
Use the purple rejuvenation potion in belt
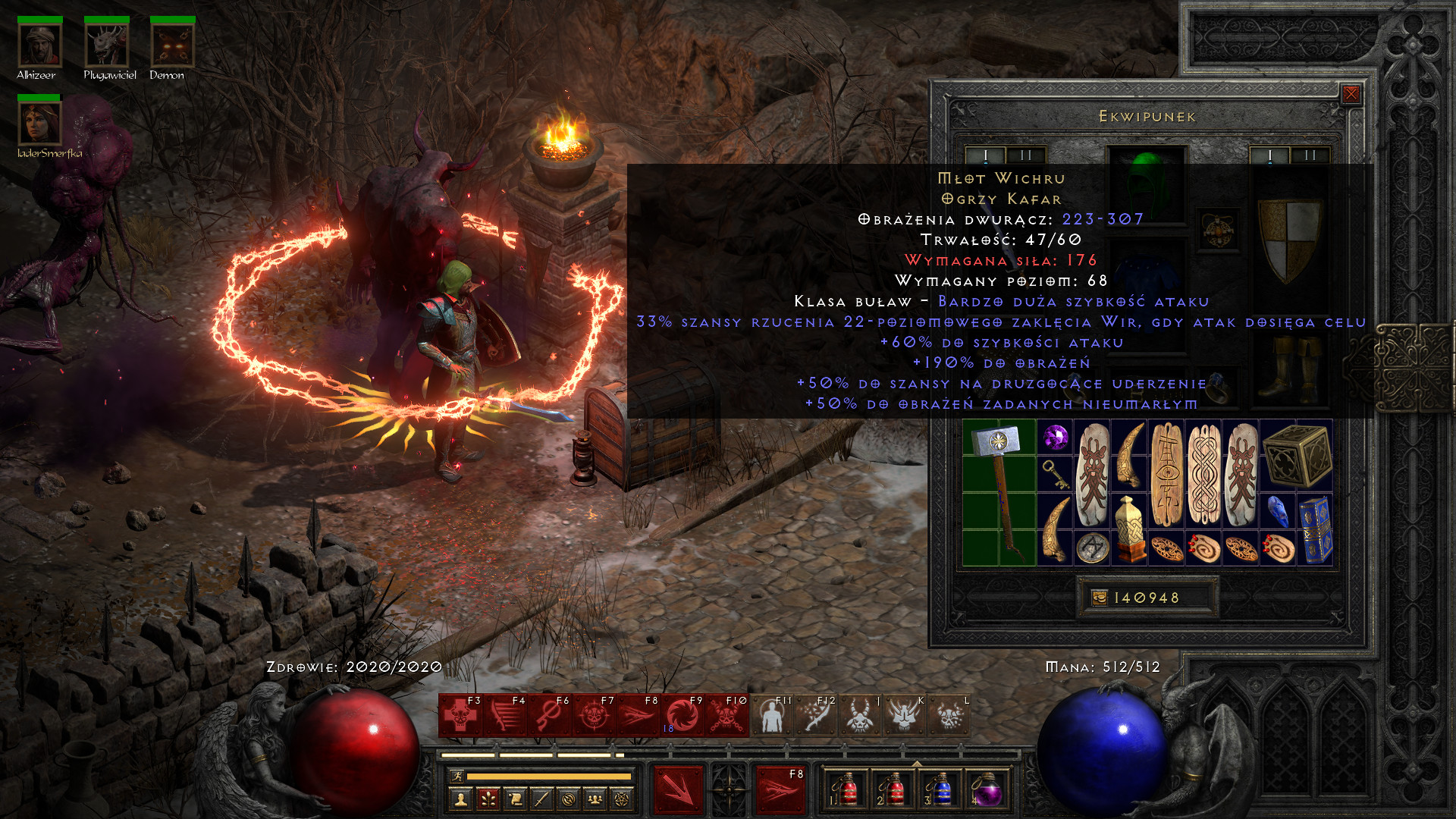coord(986,790)
